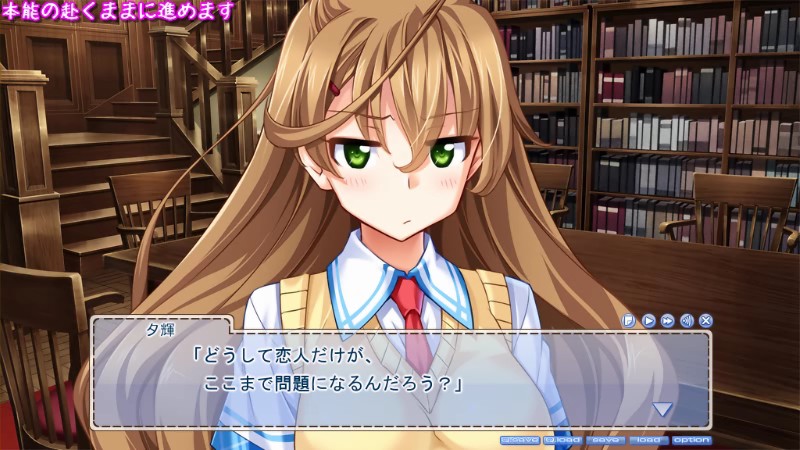Open the backlog page icon
Image resolution: width=800 pixels, height=450 pixels.
[629, 321]
